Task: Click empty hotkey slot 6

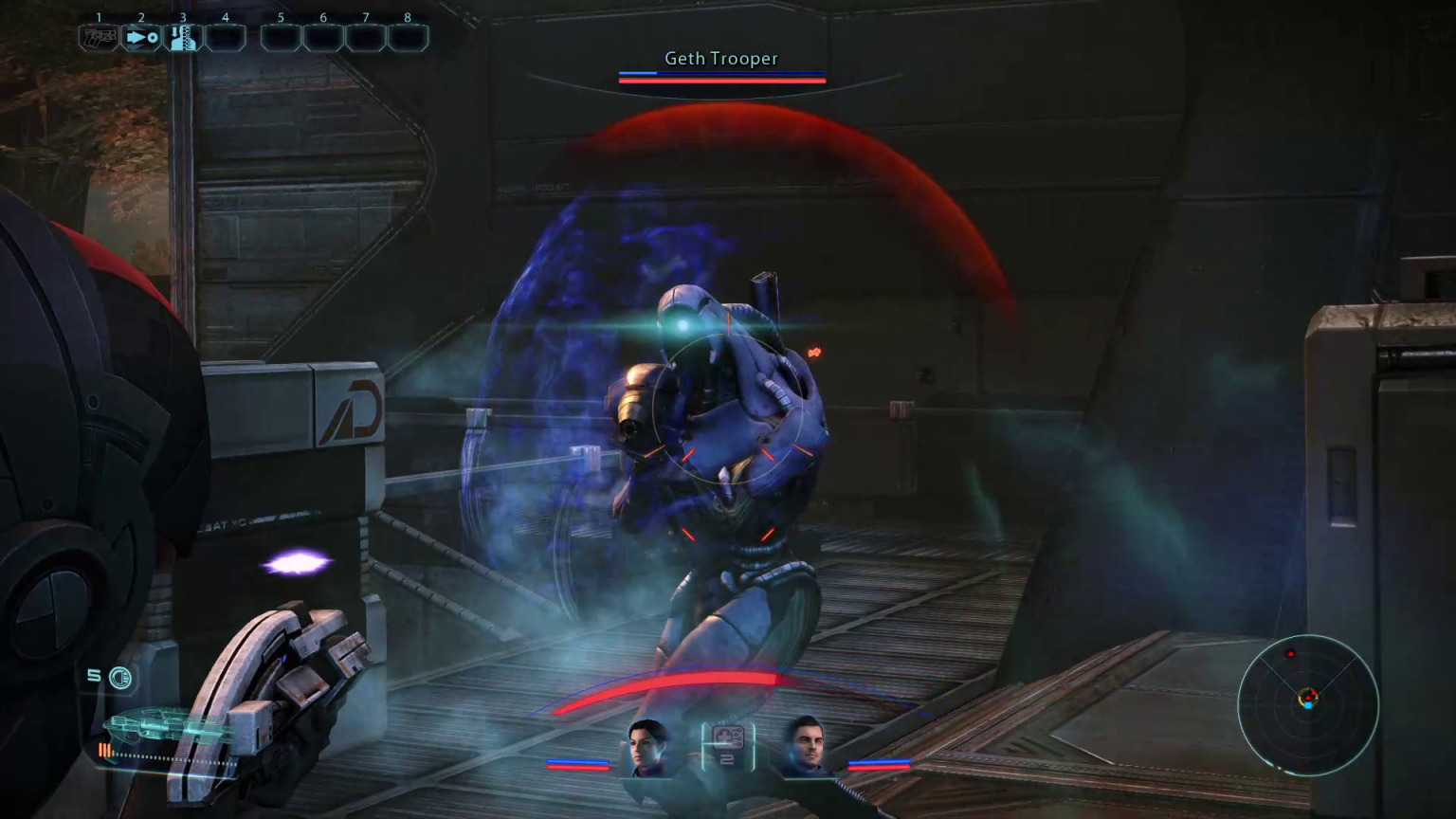Action: click(x=322, y=38)
